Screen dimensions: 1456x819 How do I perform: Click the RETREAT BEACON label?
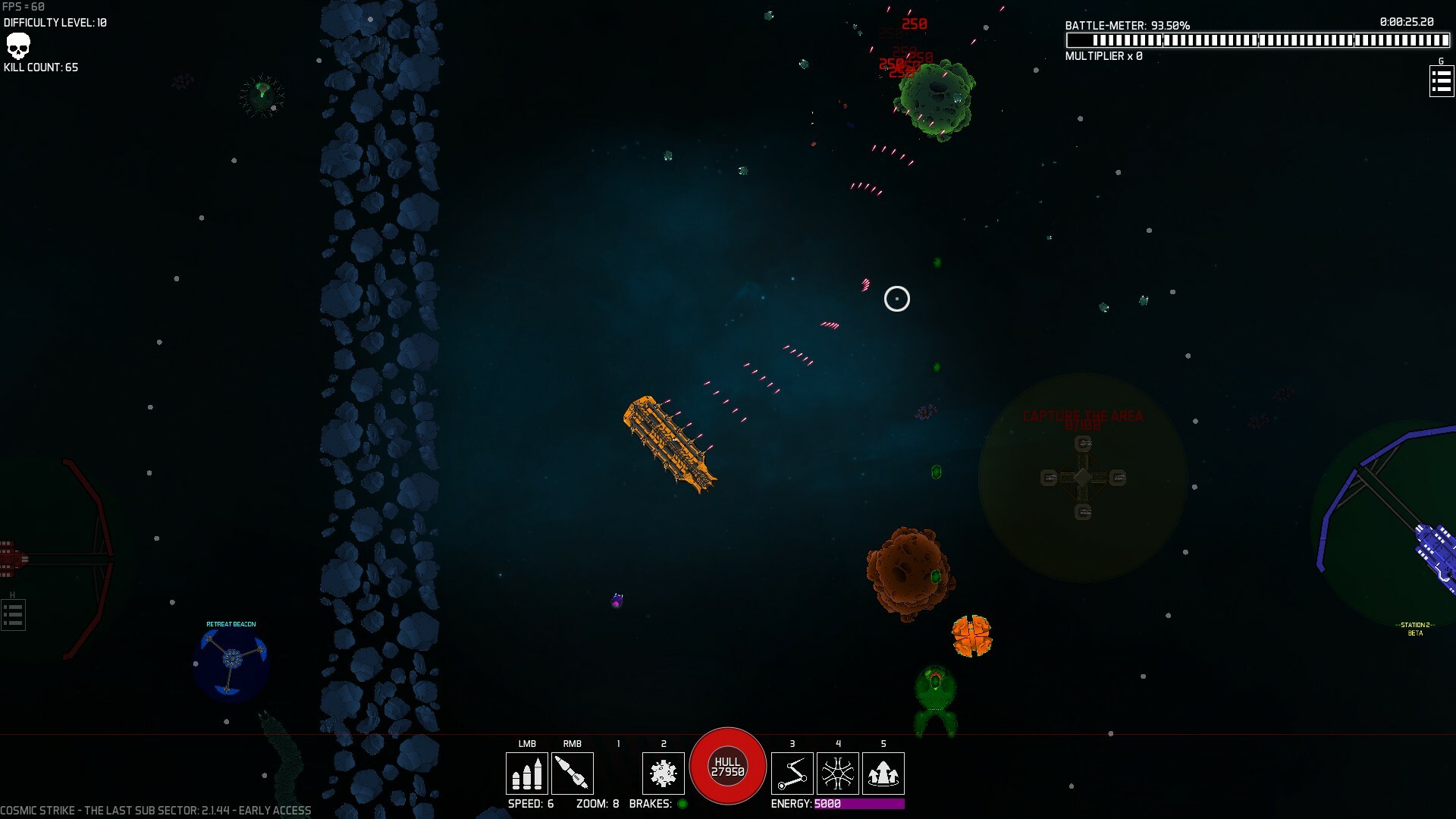pyautogui.click(x=231, y=623)
